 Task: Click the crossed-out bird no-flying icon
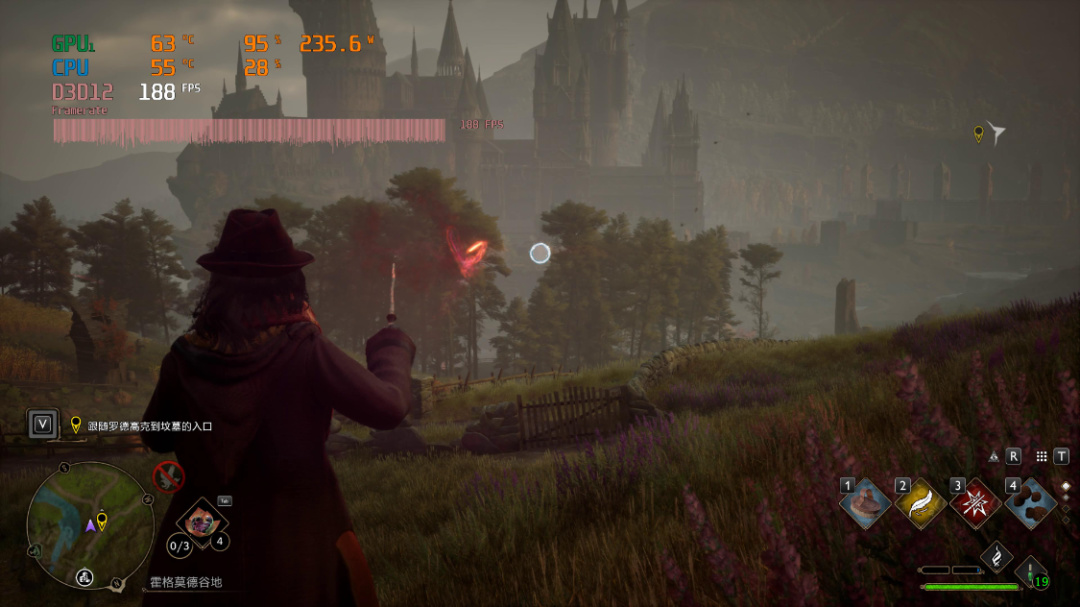click(x=168, y=476)
